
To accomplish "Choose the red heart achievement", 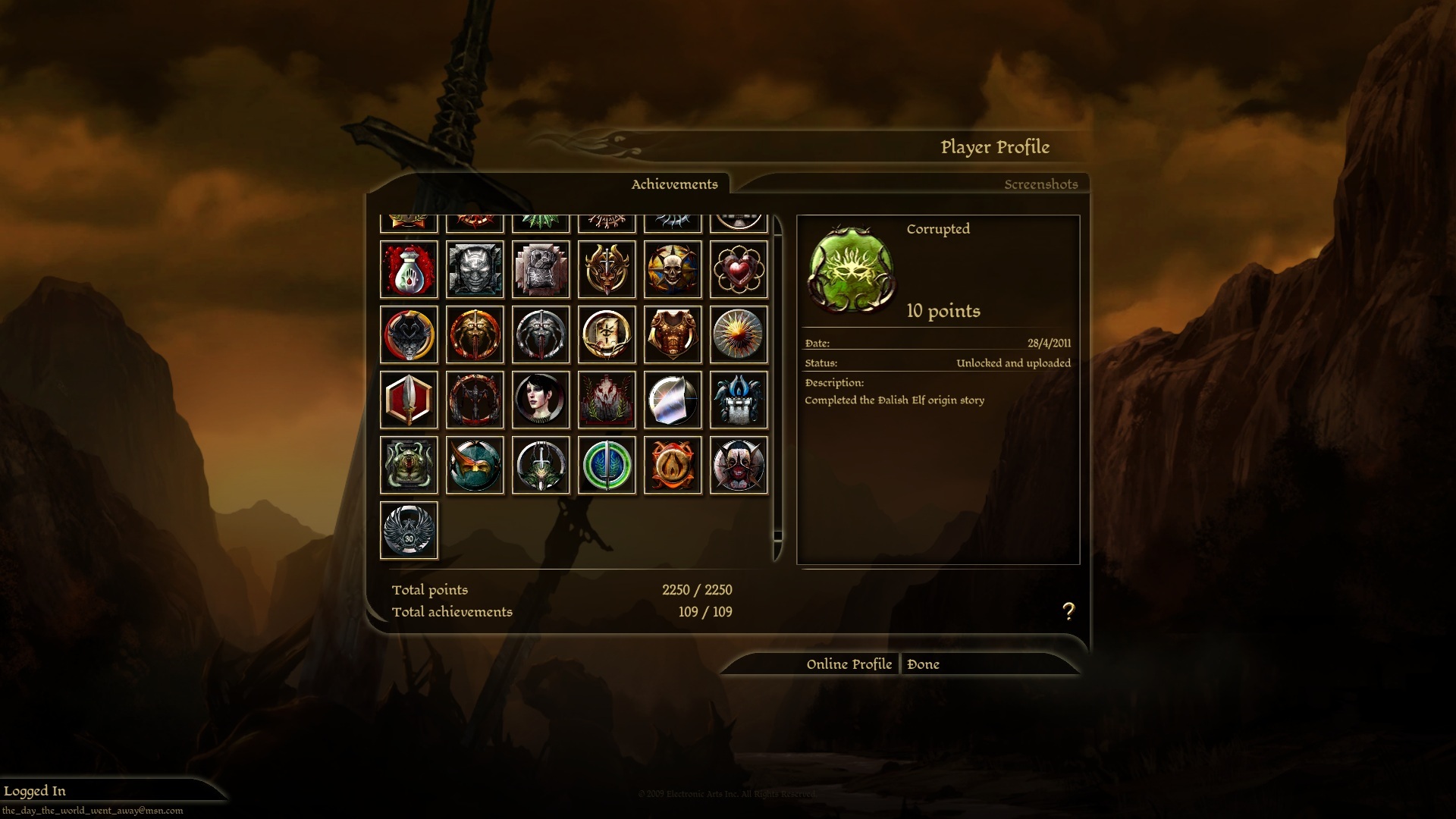I will pos(739,269).
